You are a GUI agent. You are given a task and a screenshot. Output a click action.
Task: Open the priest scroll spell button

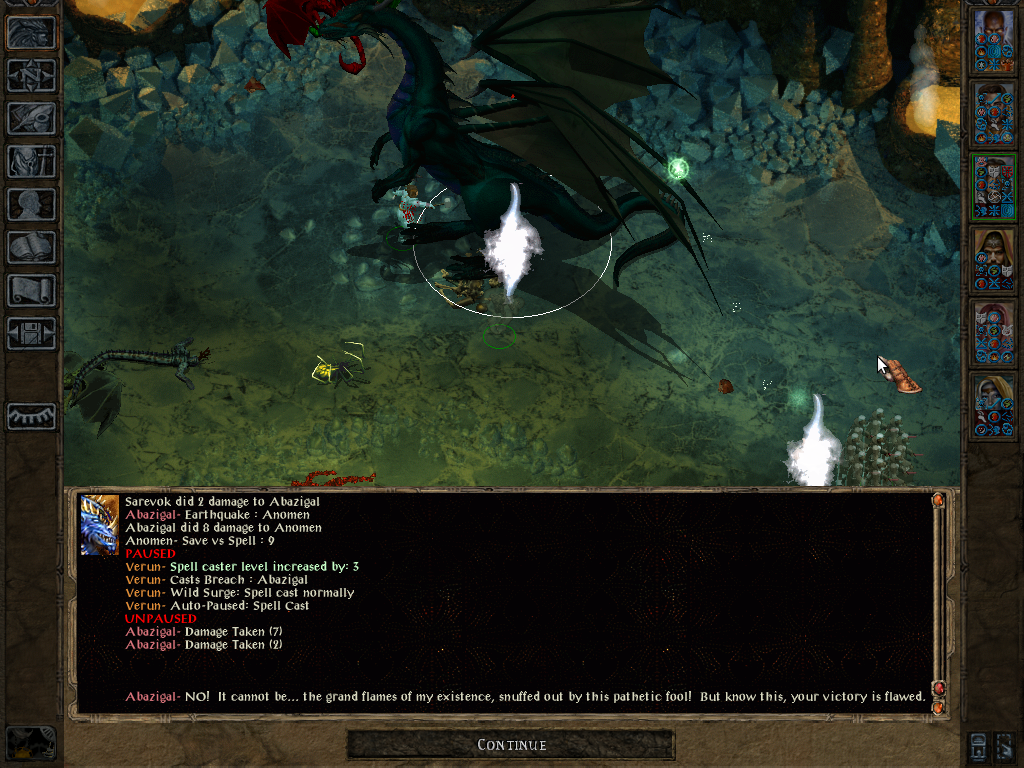[31, 290]
